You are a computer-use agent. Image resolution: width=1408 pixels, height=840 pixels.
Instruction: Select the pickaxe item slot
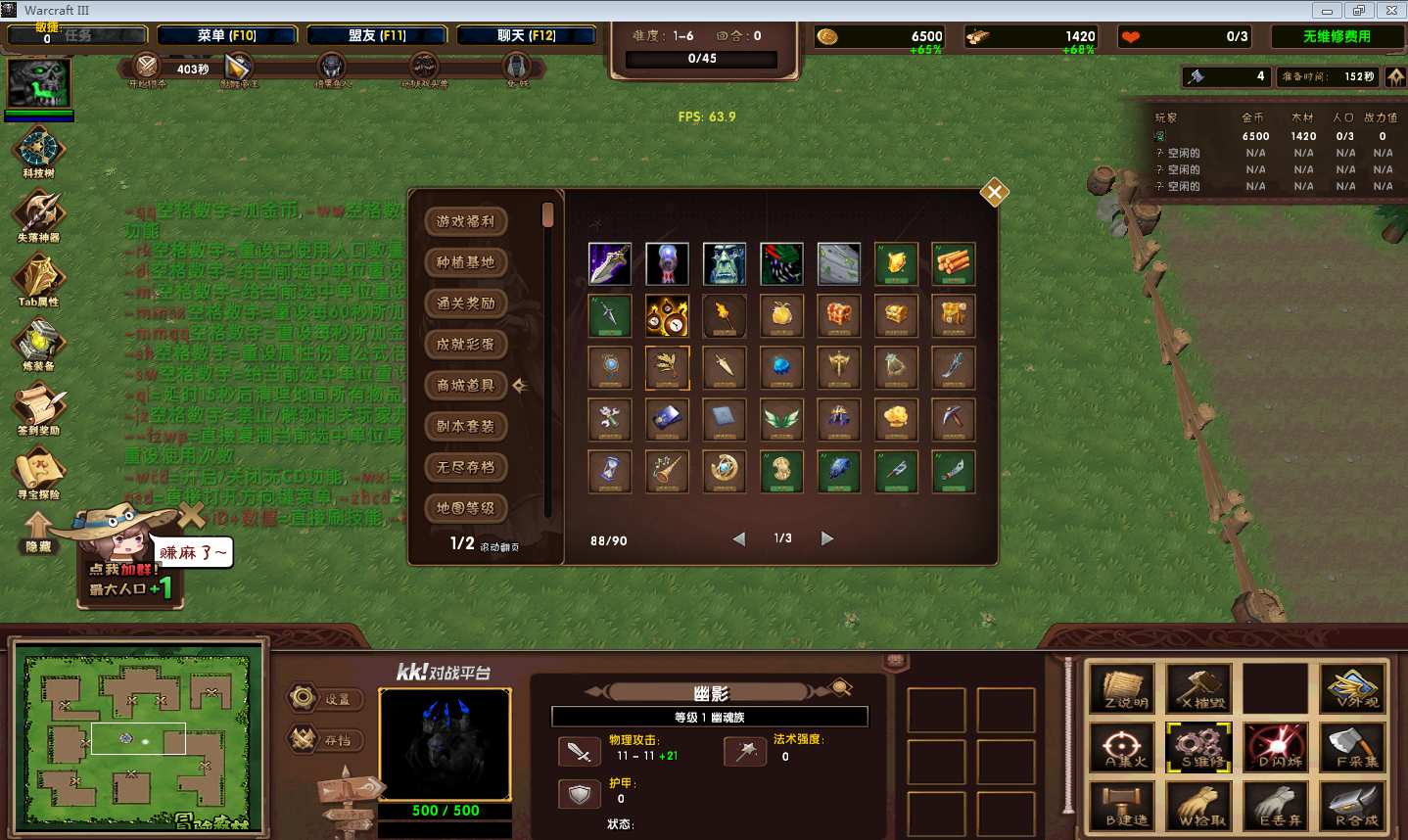(x=953, y=419)
